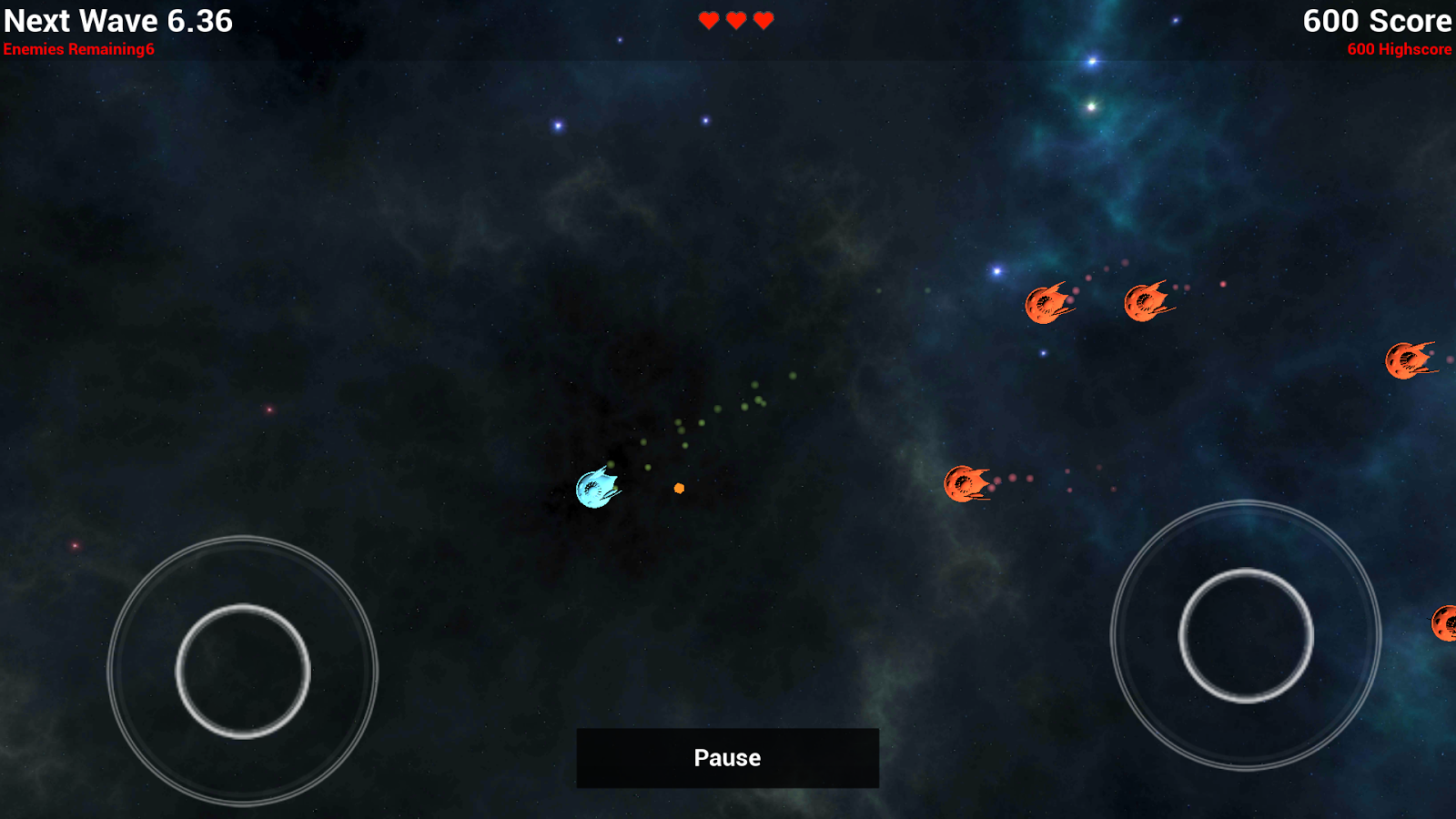Tap the inner ring of the right joystick
This screenshot has width=1456, height=819.
click(x=1247, y=637)
